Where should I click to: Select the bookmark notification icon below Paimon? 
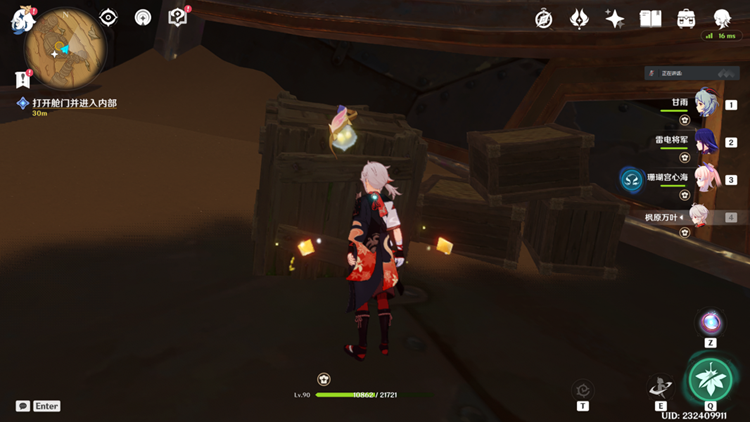22,79
